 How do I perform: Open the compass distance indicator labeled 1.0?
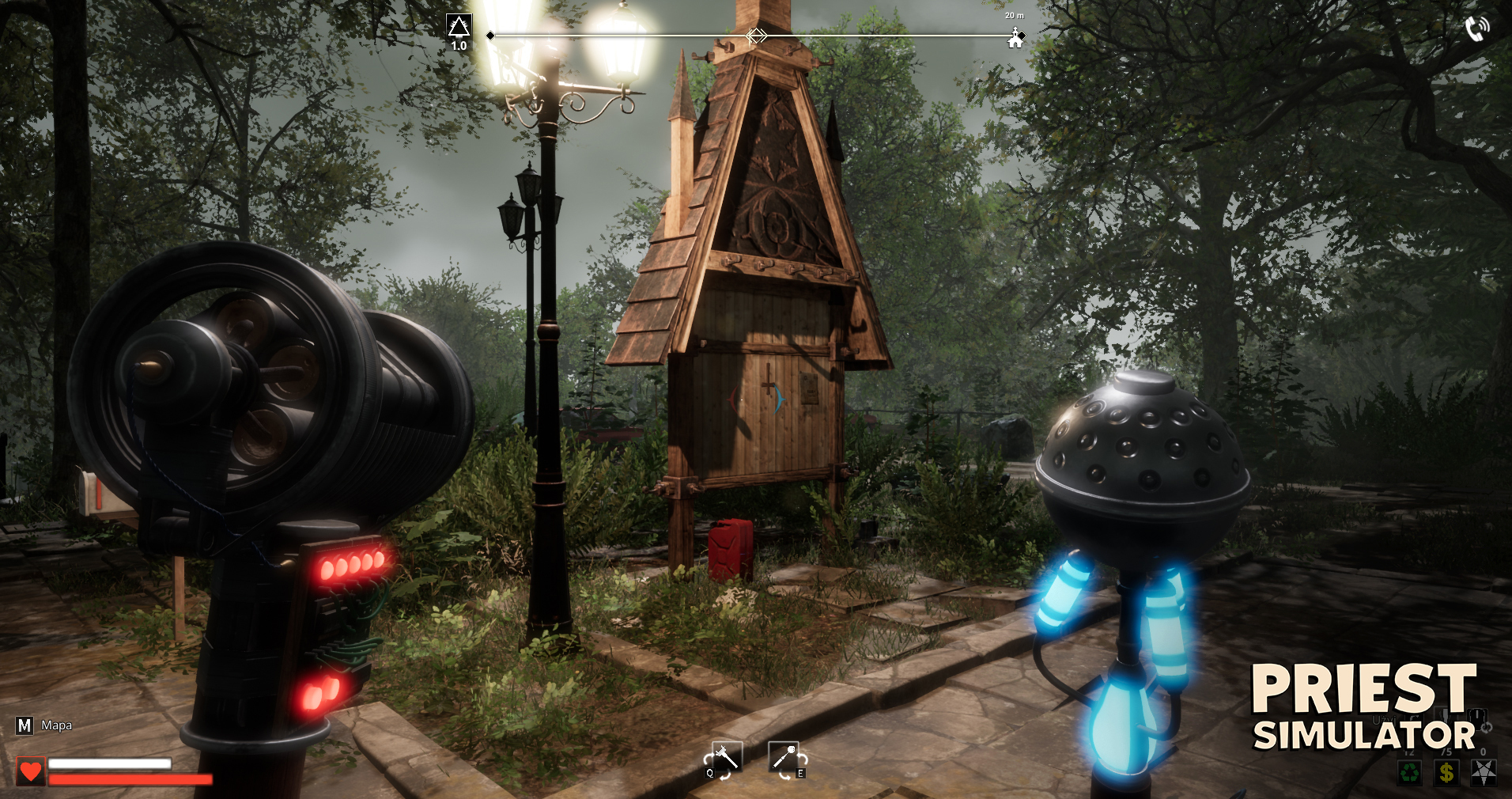(459, 46)
